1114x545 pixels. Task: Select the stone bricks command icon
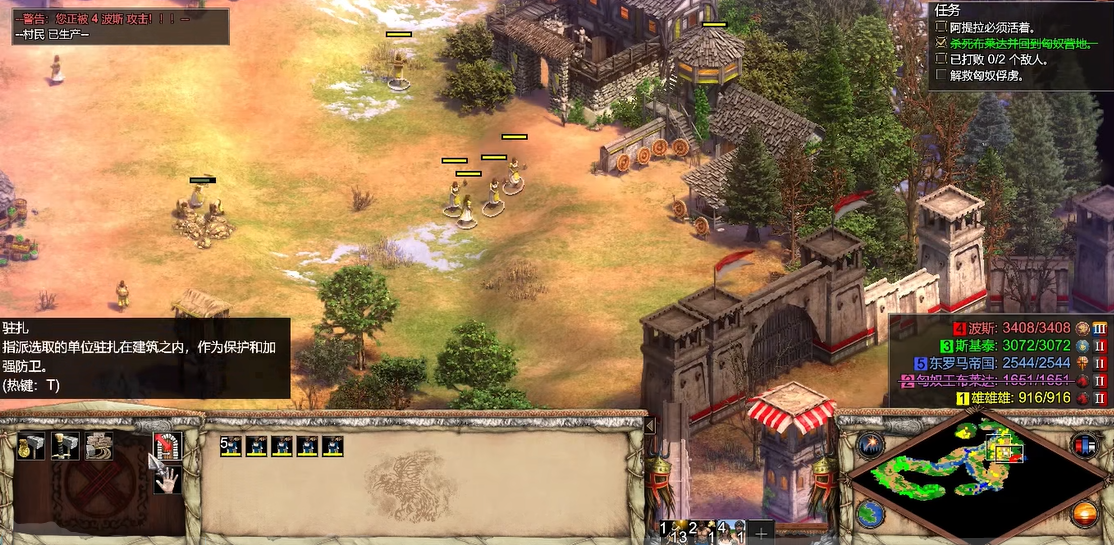(x=98, y=446)
